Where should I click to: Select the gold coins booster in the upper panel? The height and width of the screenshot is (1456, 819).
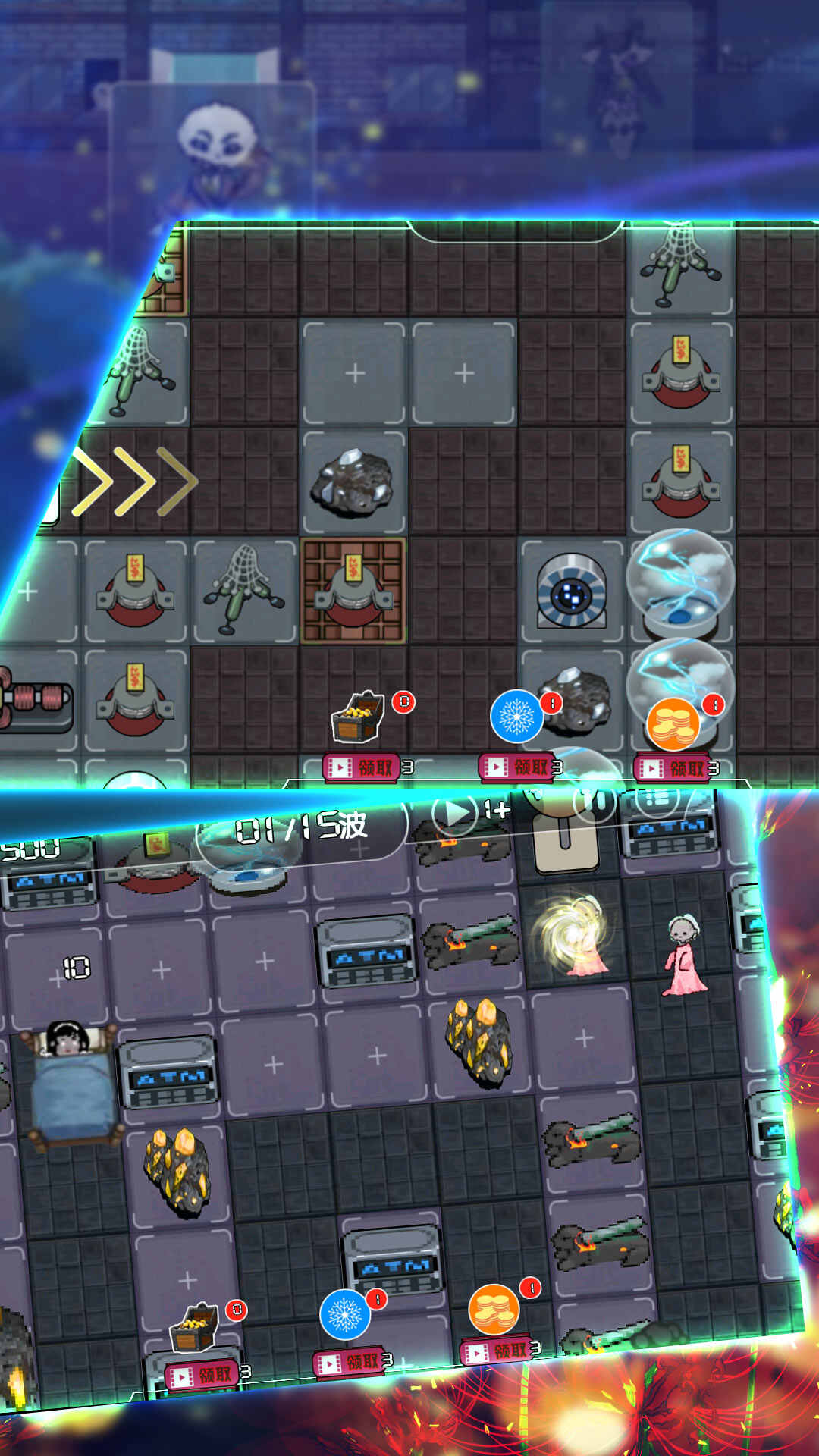pyautogui.click(x=673, y=723)
